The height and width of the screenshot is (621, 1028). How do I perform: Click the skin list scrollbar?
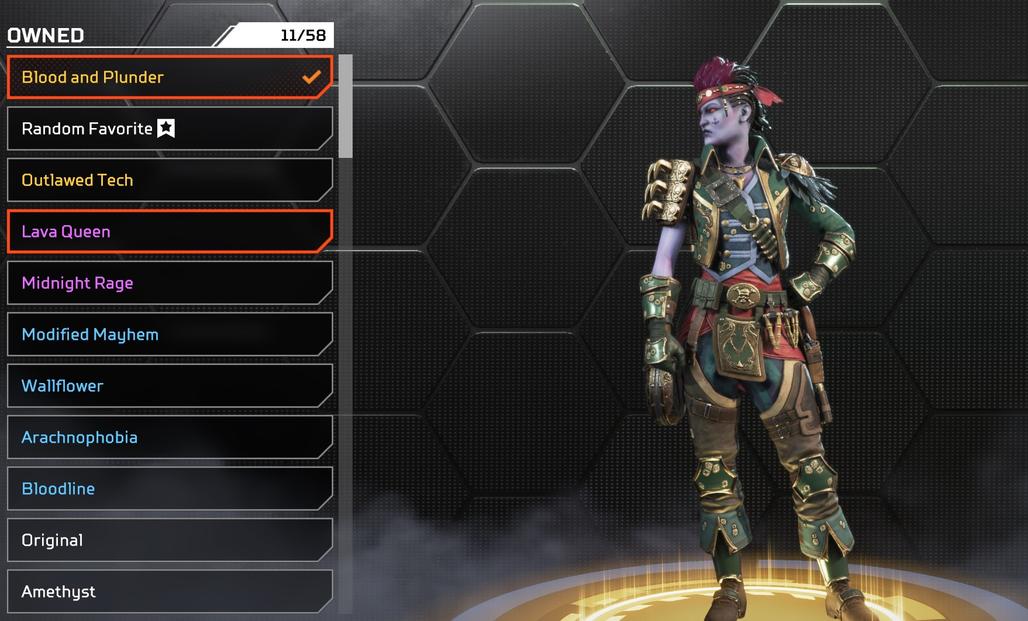[x=345, y=107]
